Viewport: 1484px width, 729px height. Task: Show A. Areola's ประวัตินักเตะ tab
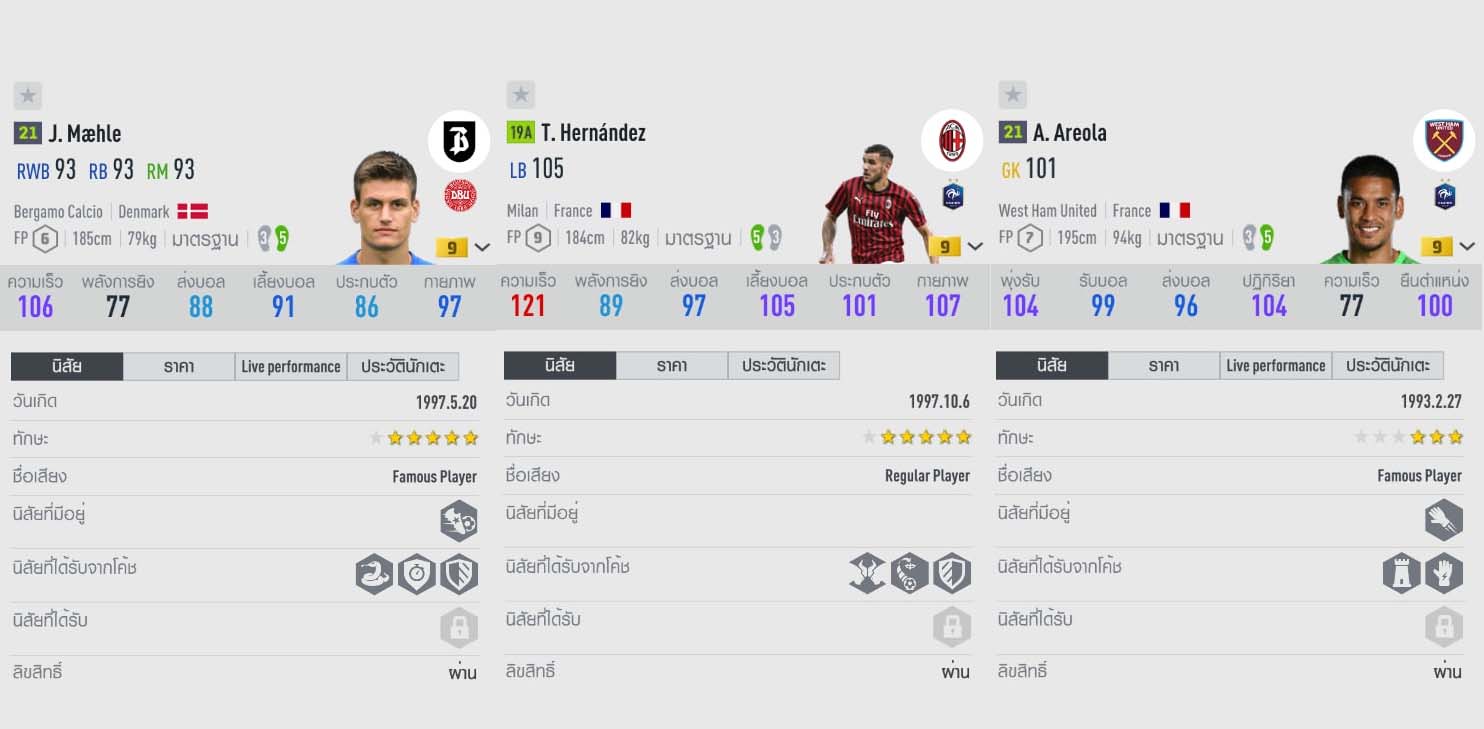click(x=1388, y=366)
